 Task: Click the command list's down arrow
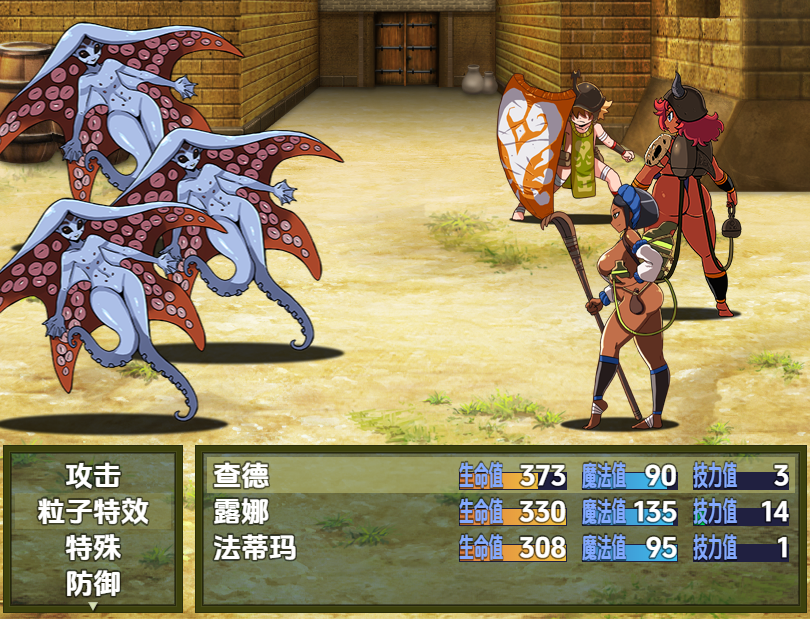(93, 605)
